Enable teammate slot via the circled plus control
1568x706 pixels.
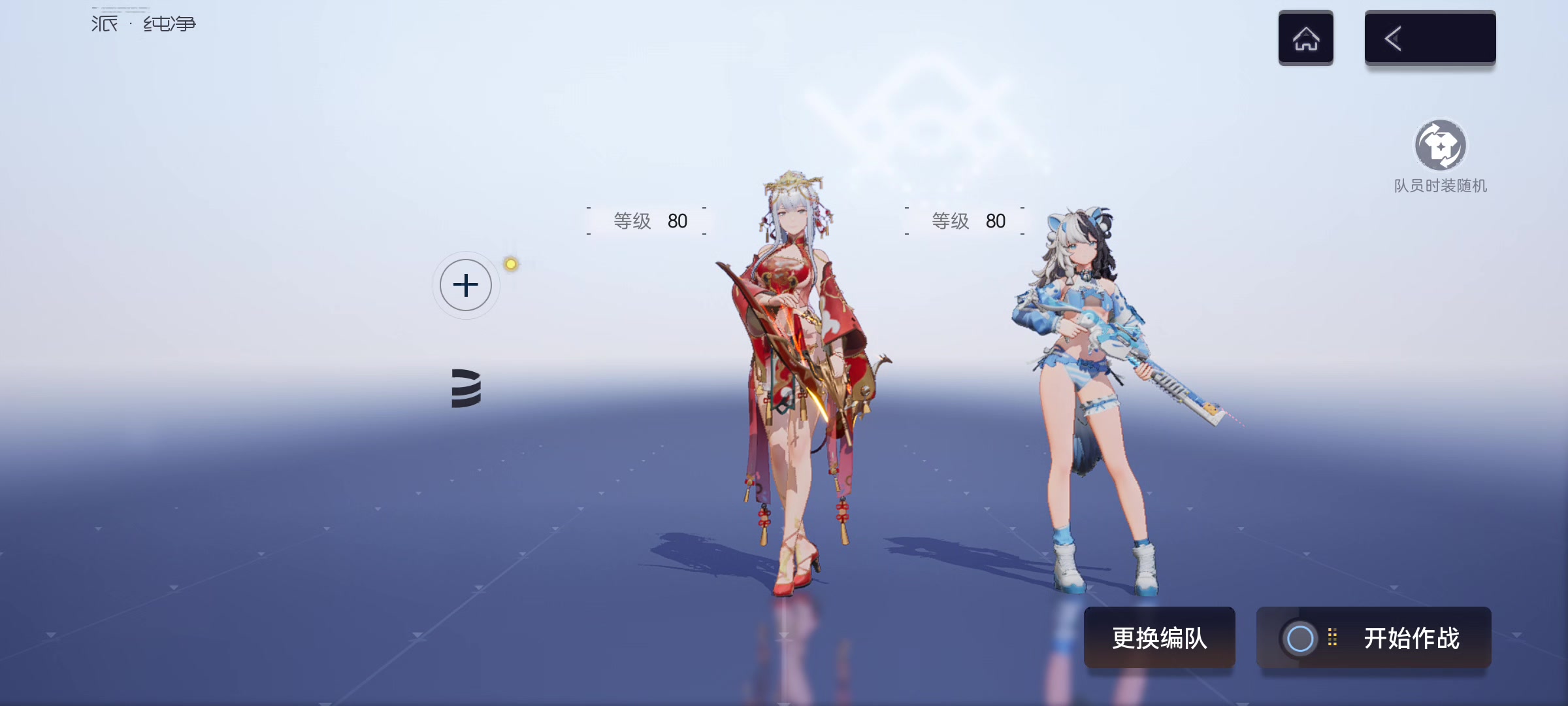(x=465, y=285)
